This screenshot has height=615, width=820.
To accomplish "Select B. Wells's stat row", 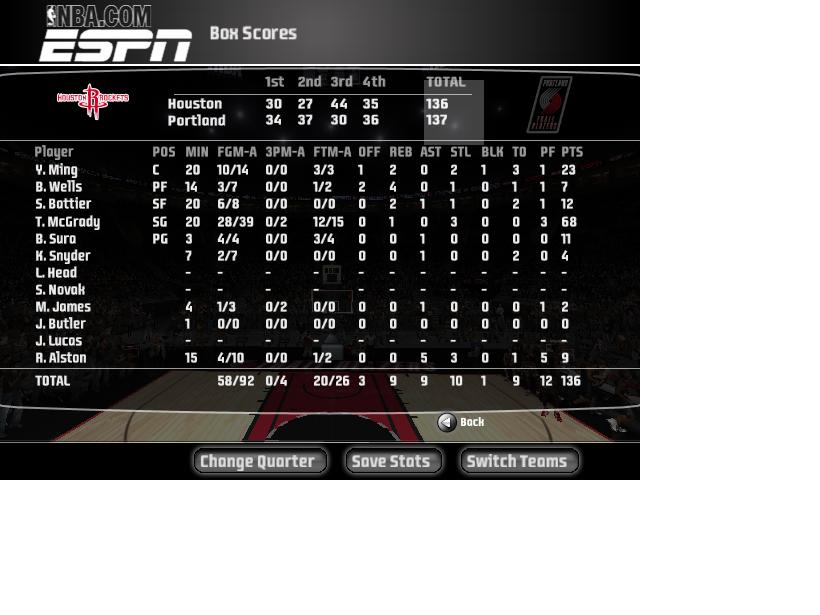I will click(59, 187).
